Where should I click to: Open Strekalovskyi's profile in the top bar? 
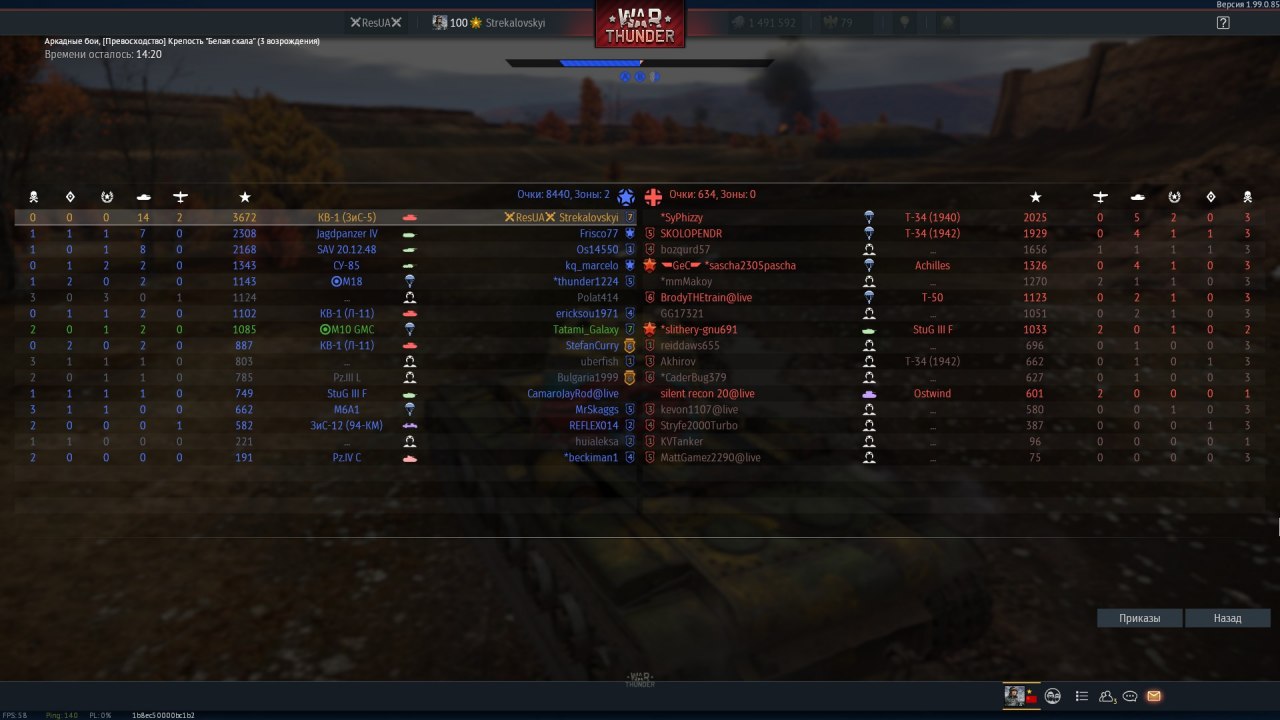(490, 22)
